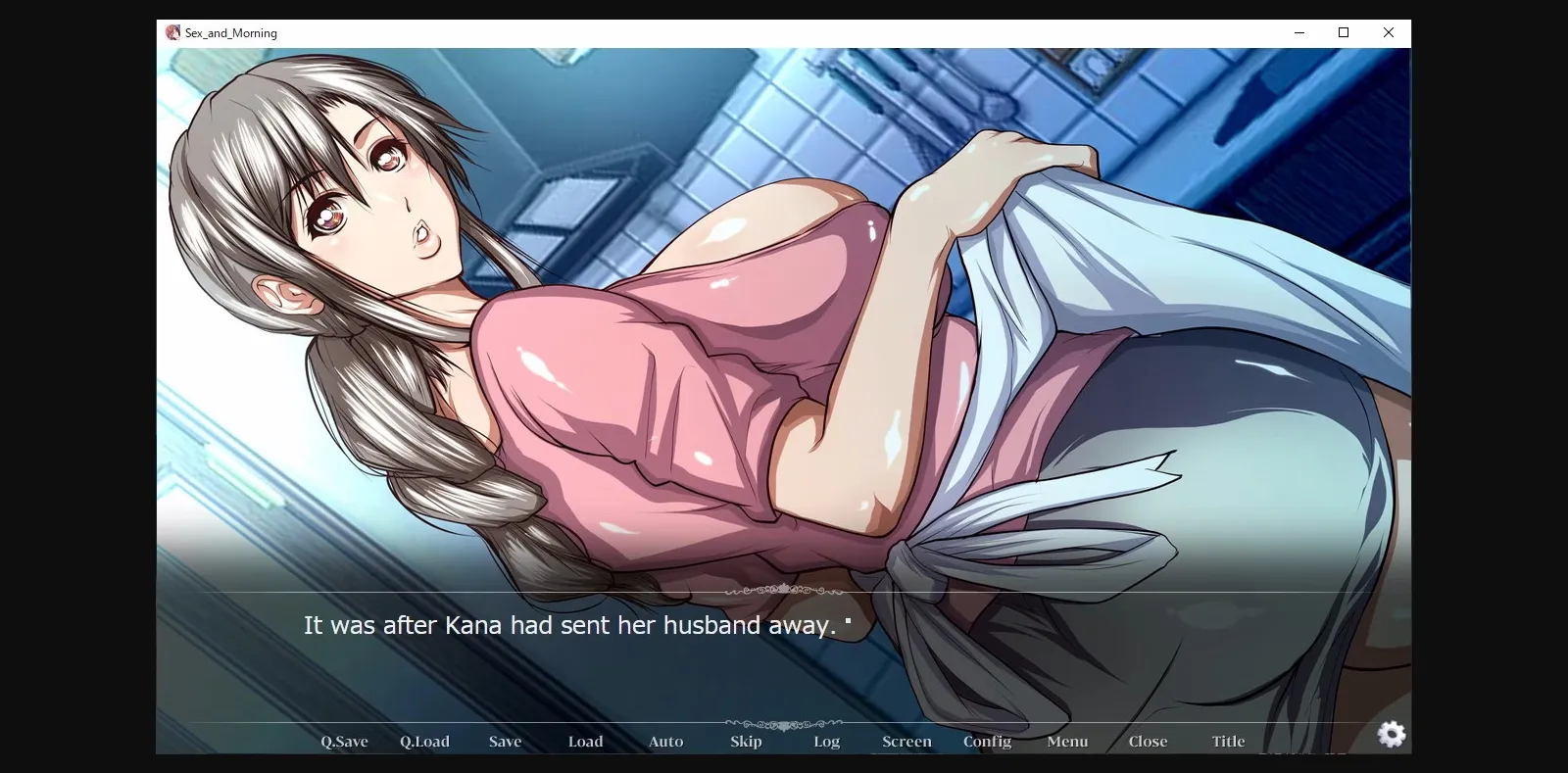Open the Save screen

505,742
